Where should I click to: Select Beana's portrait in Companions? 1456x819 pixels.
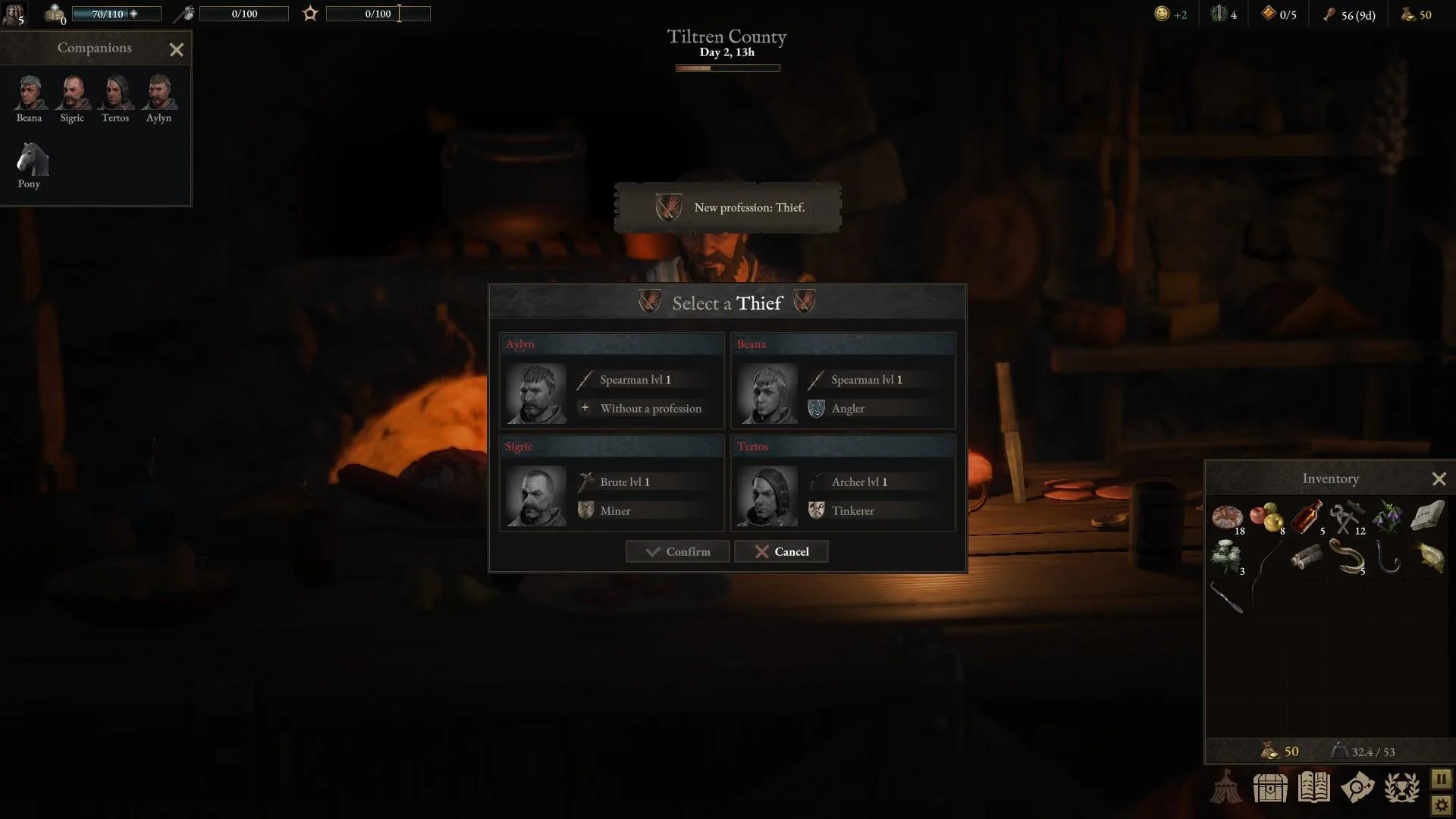click(30, 93)
